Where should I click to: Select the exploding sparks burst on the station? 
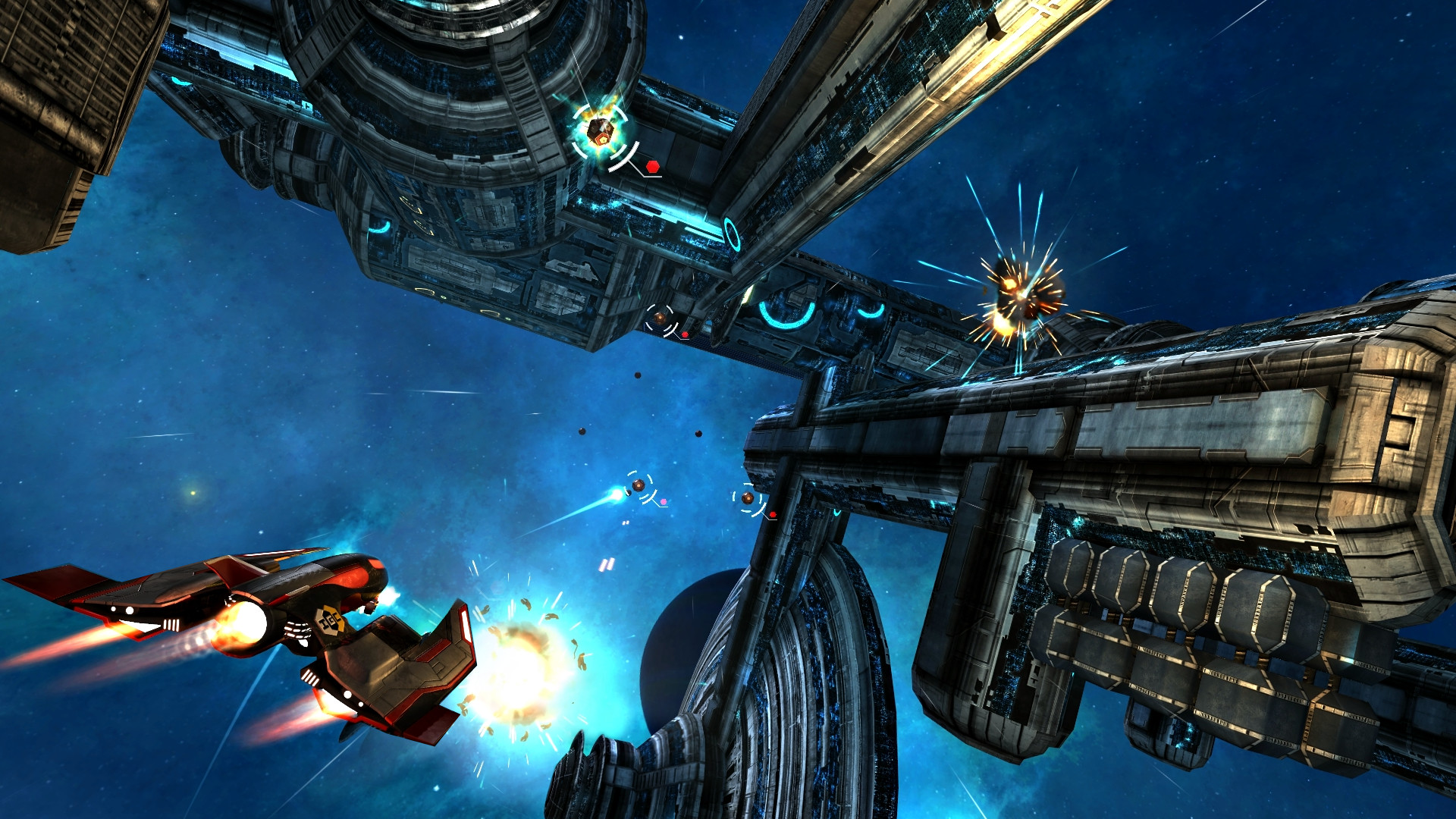click(1022, 296)
